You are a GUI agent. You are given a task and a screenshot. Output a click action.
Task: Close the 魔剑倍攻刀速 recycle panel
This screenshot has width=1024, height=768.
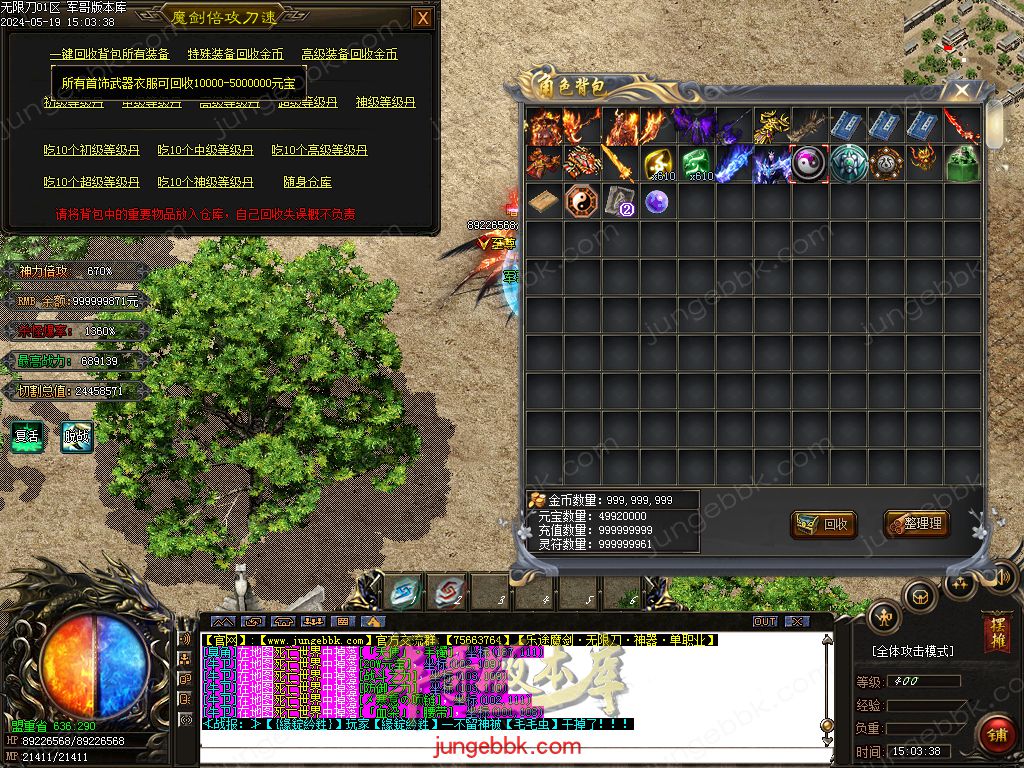[x=423, y=18]
